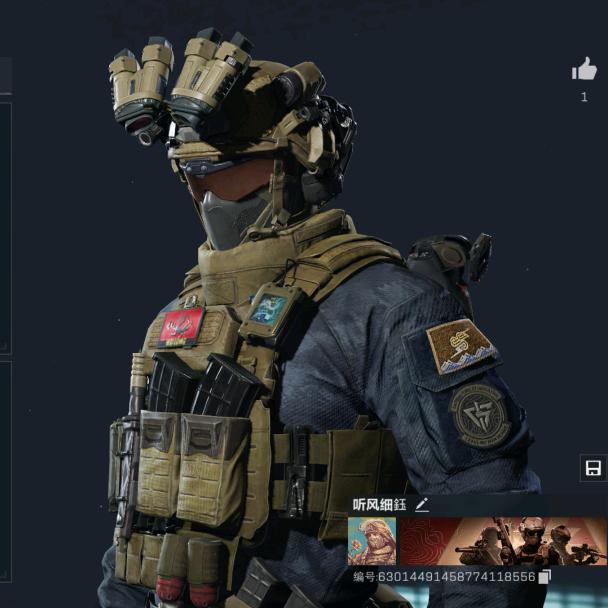Give a thumbs-up like to this profile
Image resolution: width=608 pixels, height=608 pixels.
[x=584, y=69]
